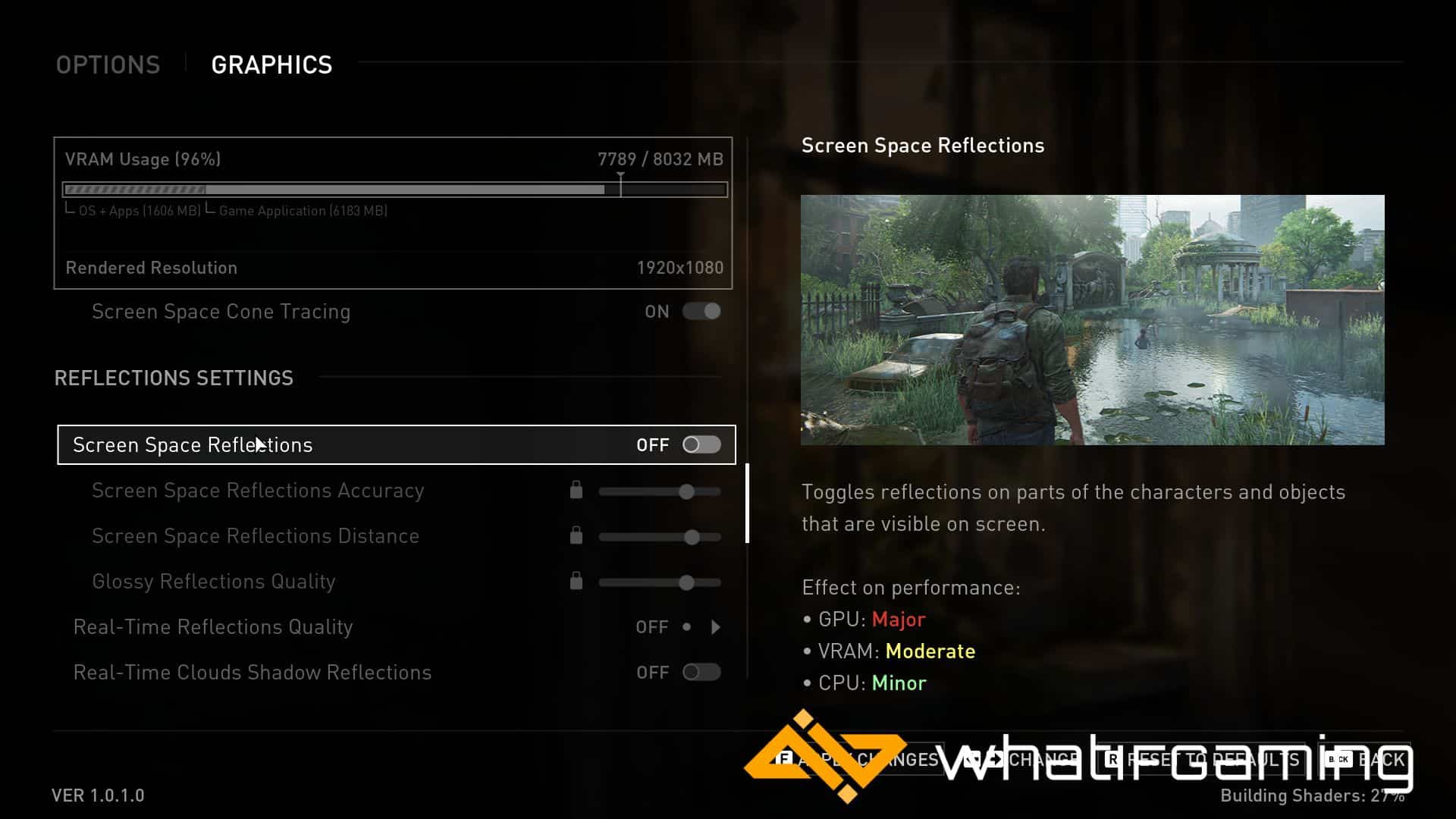This screenshot has height=819, width=1456.
Task: Enable the Screen Space Reflections toggle
Action: point(701,445)
